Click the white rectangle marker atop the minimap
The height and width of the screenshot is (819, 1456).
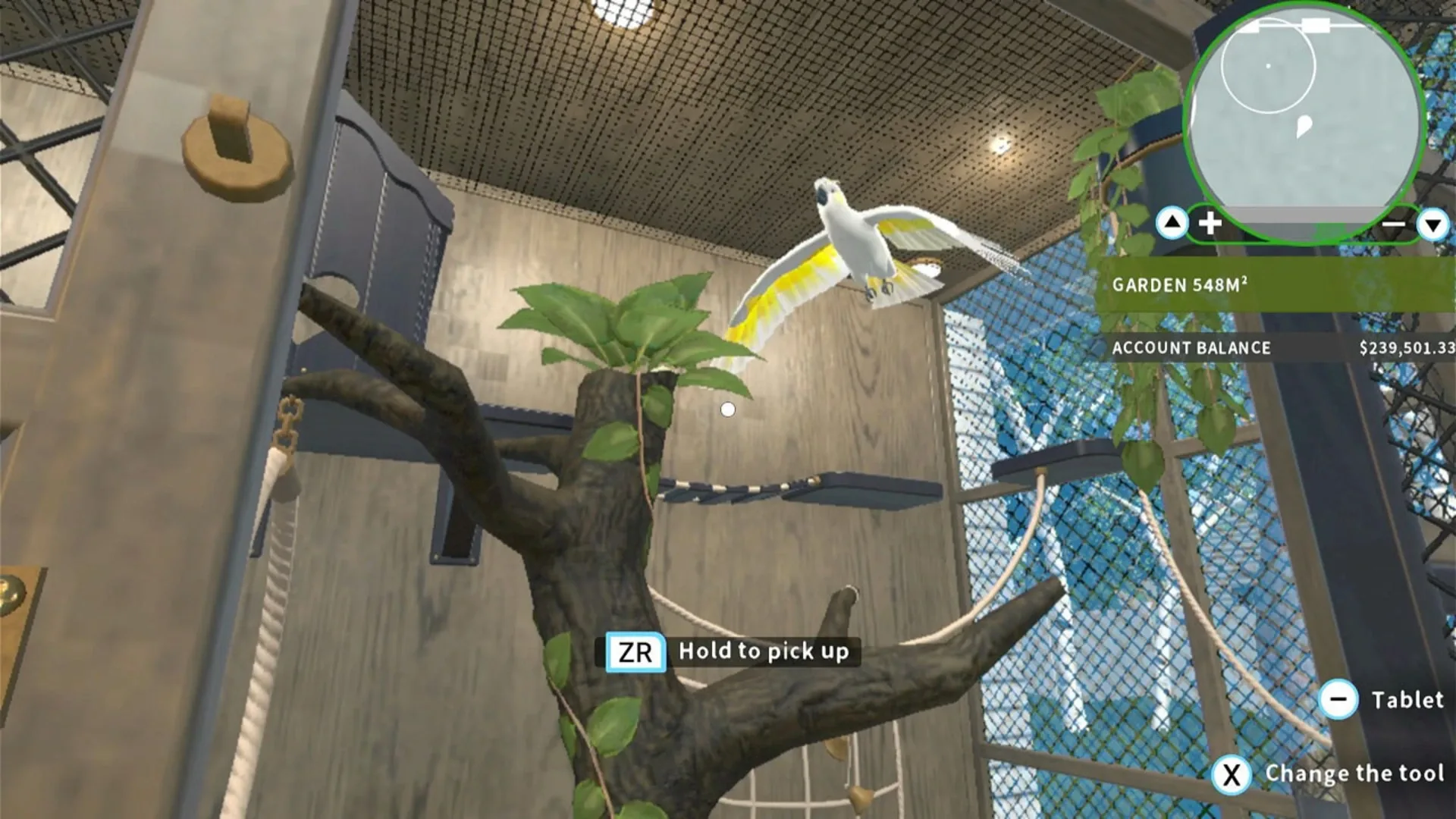coord(1316,24)
